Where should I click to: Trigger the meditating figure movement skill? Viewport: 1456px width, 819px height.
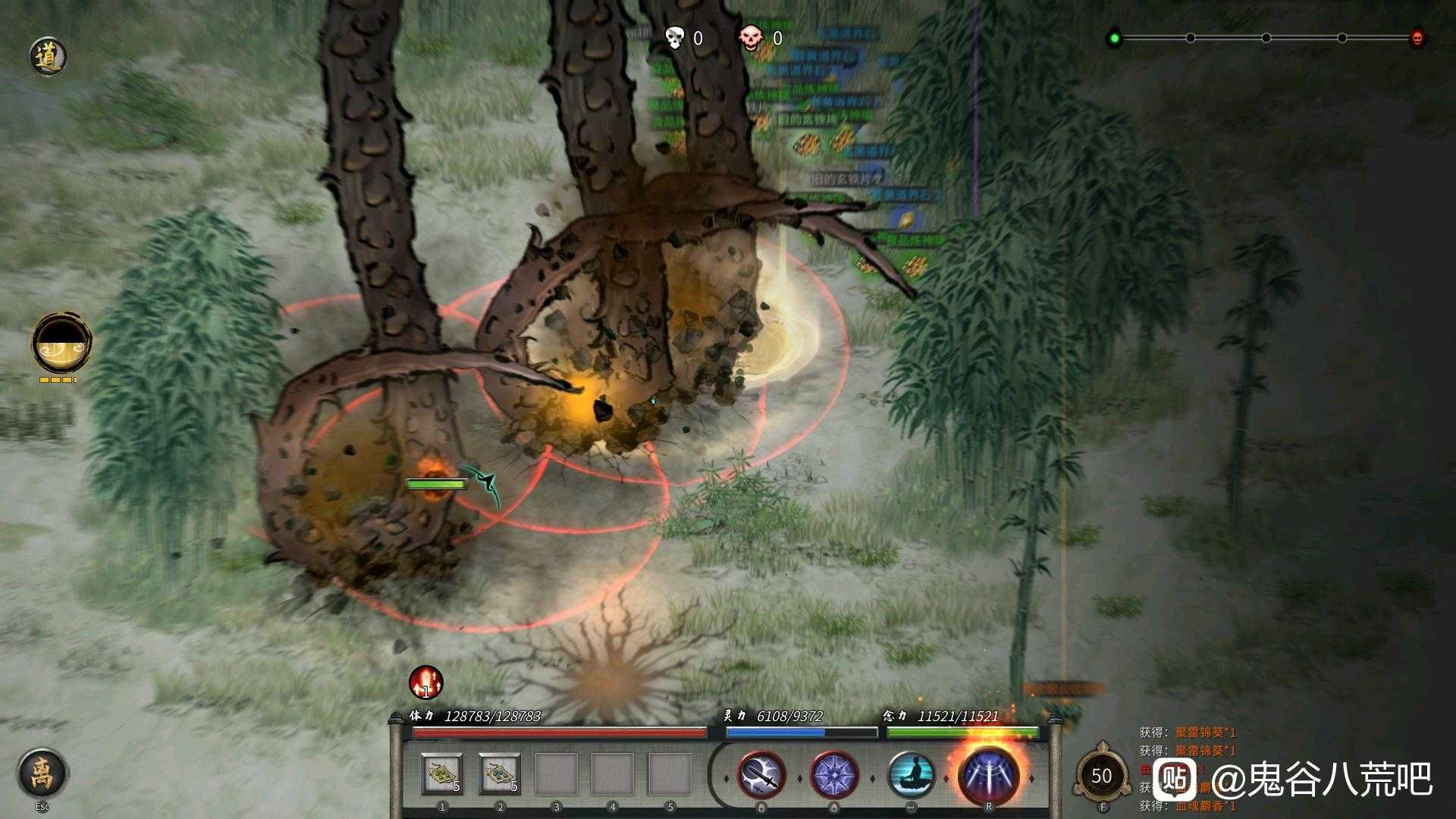tap(911, 775)
